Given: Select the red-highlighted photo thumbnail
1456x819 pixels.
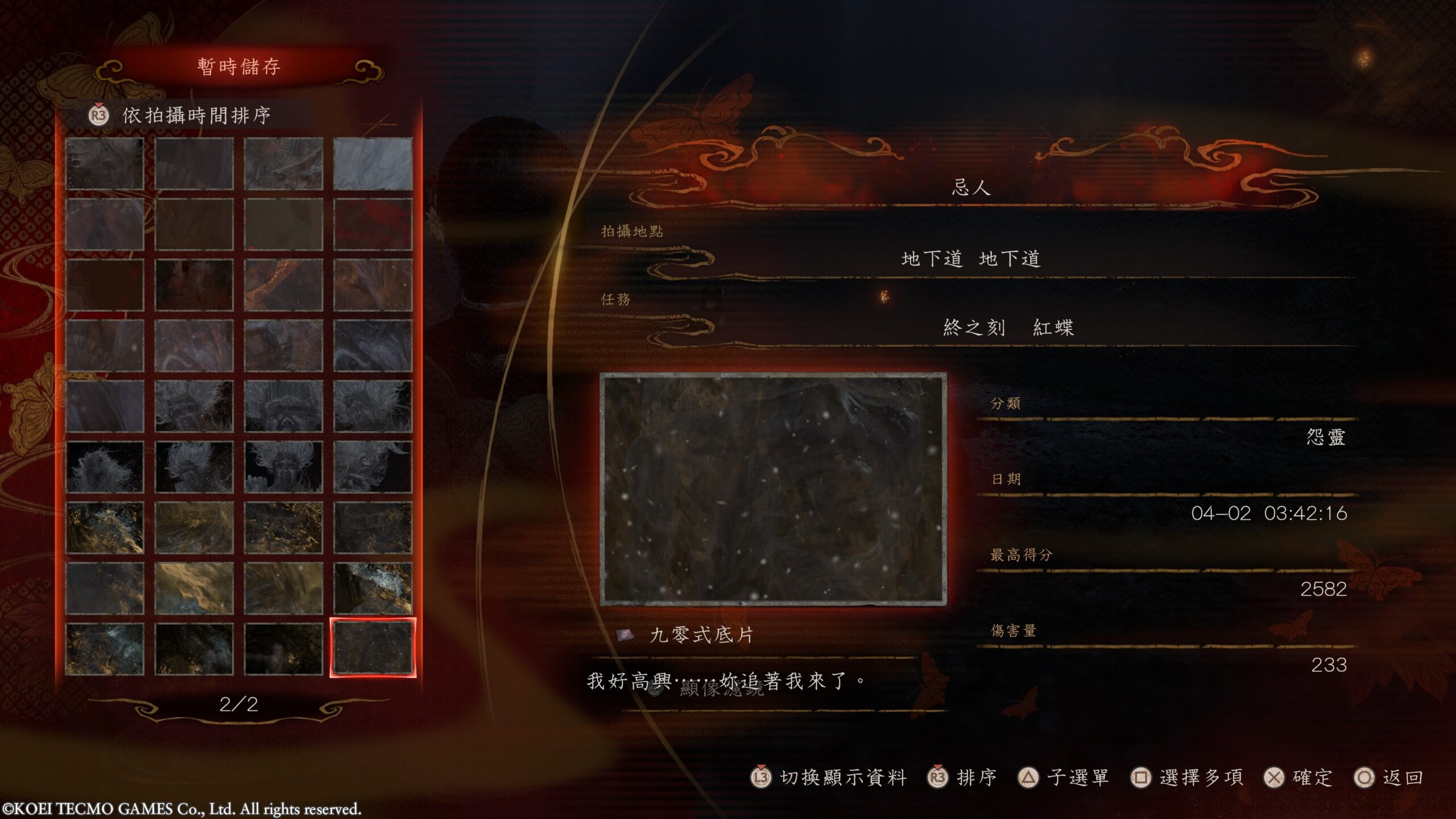Looking at the screenshot, I should point(373,648).
